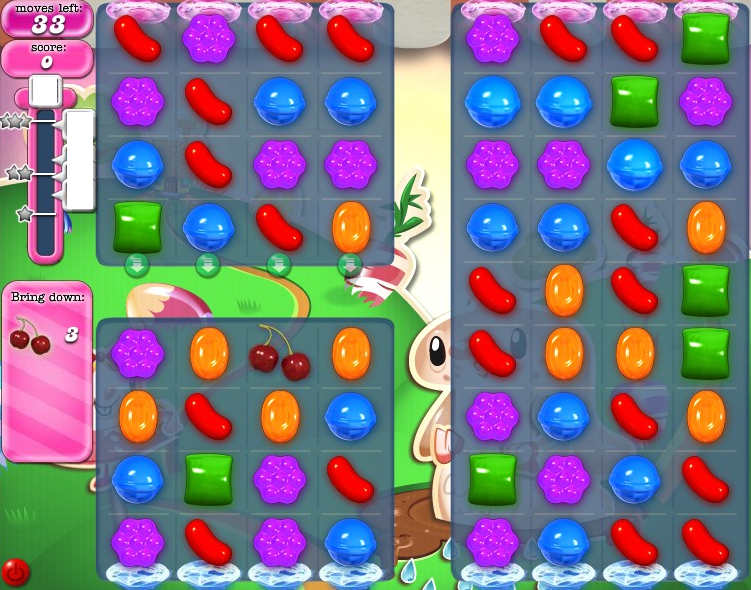Screen dimensions: 751x590
Task: Select the green candy in the cherry board
Action: (x=208, y=478)
